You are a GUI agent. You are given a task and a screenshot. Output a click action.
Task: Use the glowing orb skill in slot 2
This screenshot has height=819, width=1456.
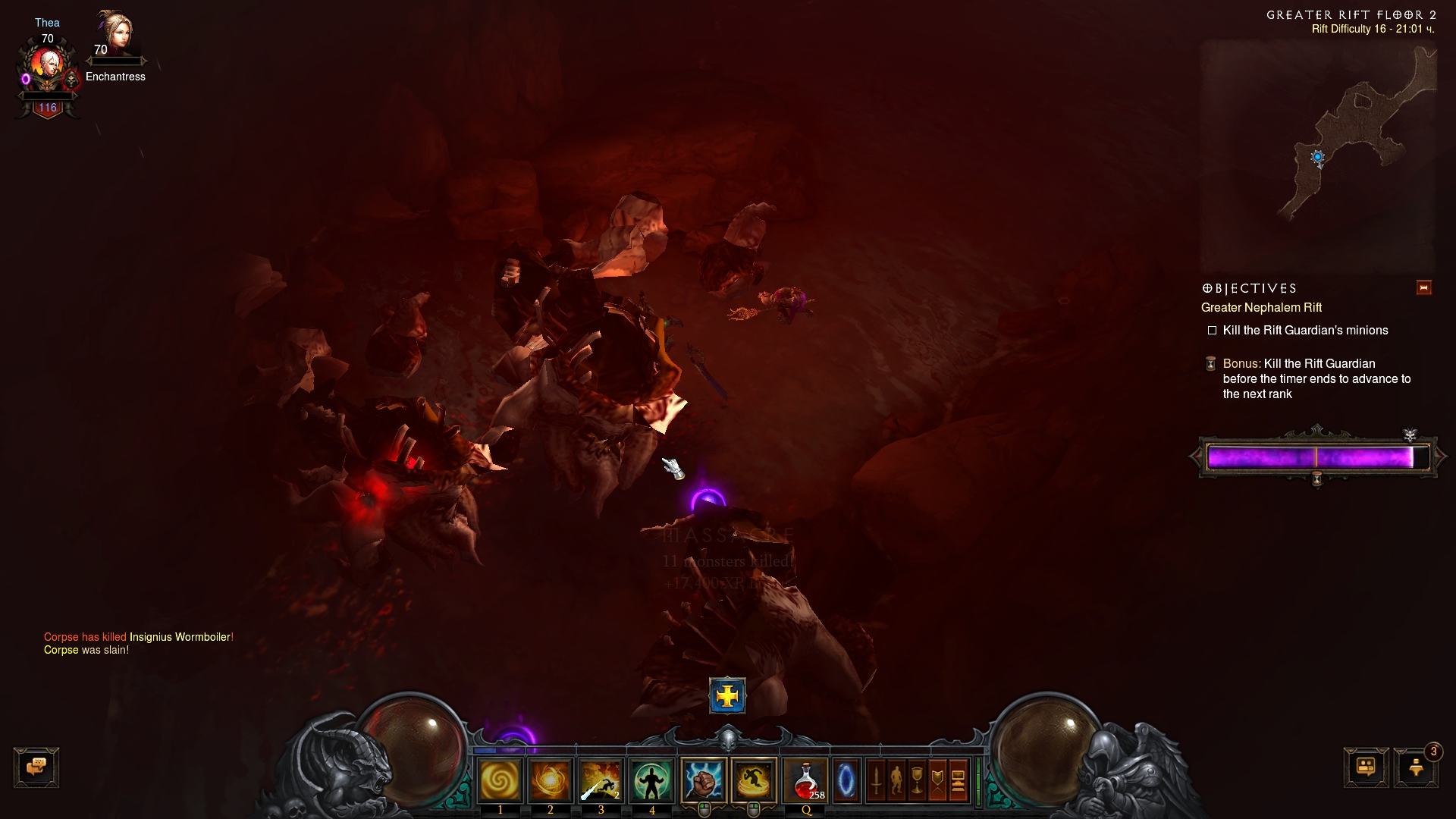coord(551,780)
